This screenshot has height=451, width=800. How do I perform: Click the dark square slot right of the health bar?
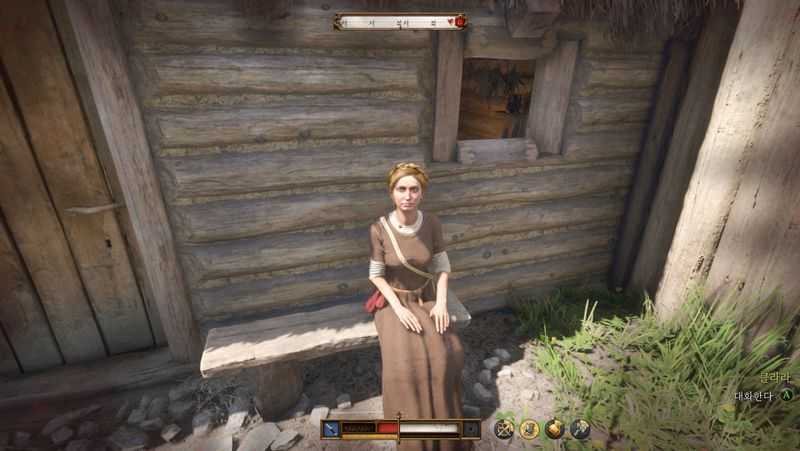tap(471, 429)
